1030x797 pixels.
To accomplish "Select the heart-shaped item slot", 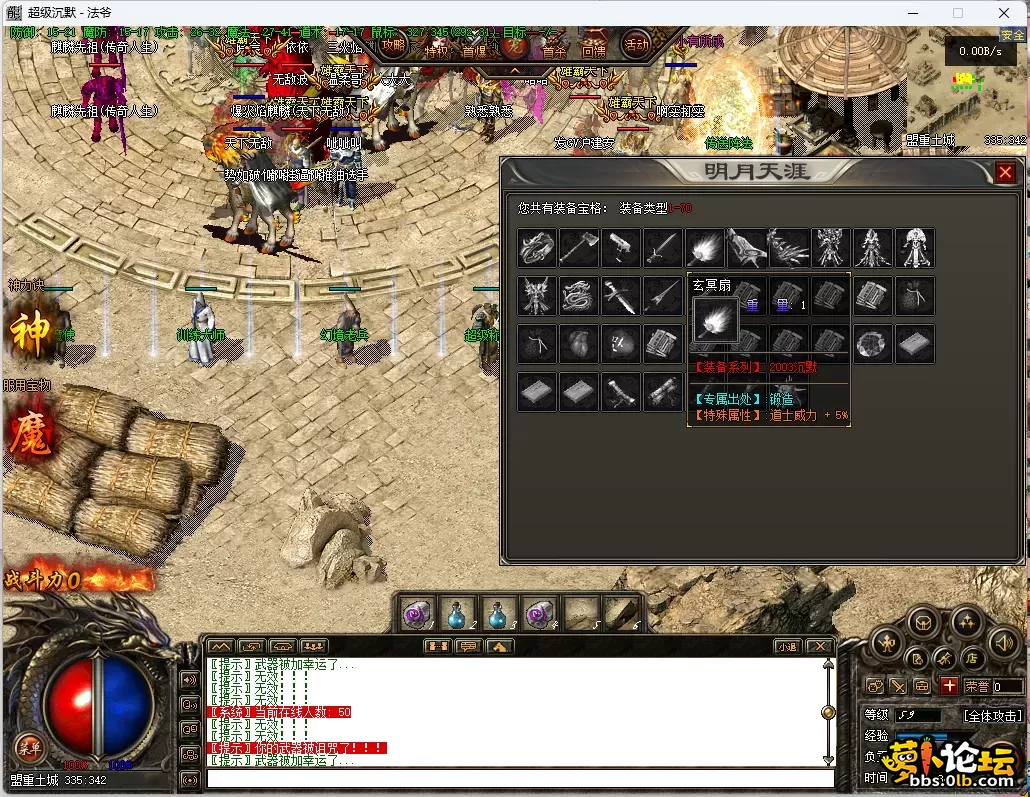I will (x=579, y=344).
